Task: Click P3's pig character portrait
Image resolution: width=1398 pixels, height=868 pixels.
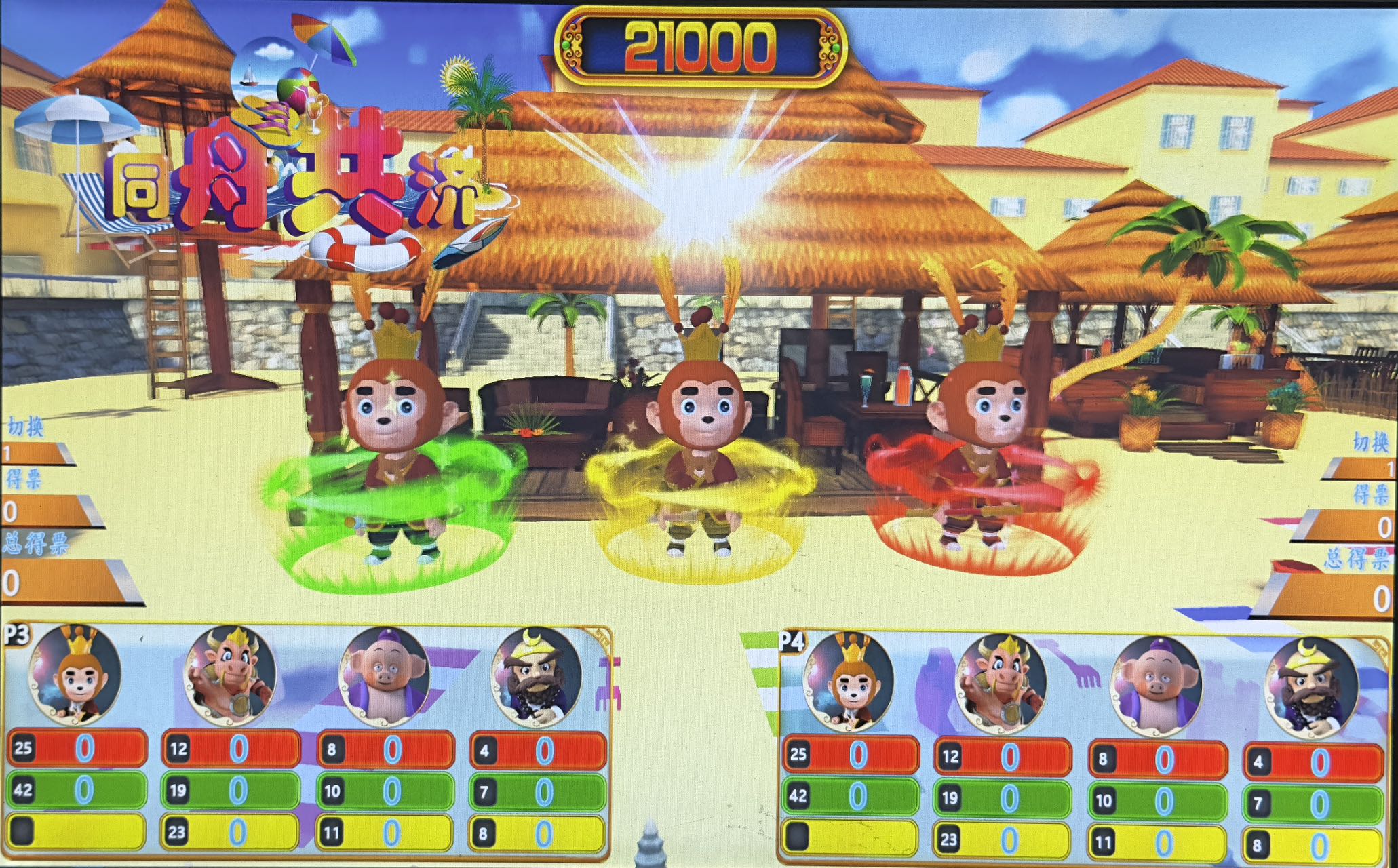Action: 384,674
